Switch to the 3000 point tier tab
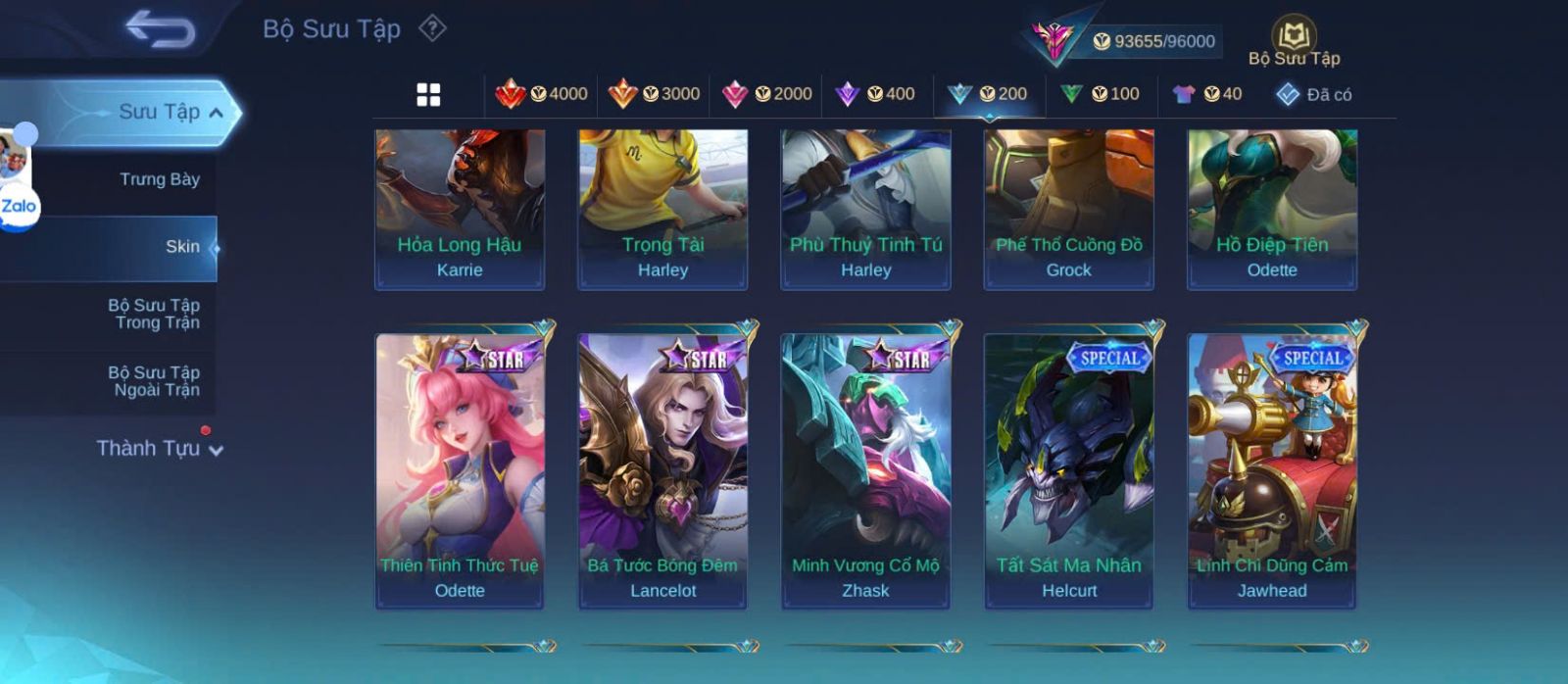This screenshot has height=684, width=1568. (654, 94)
